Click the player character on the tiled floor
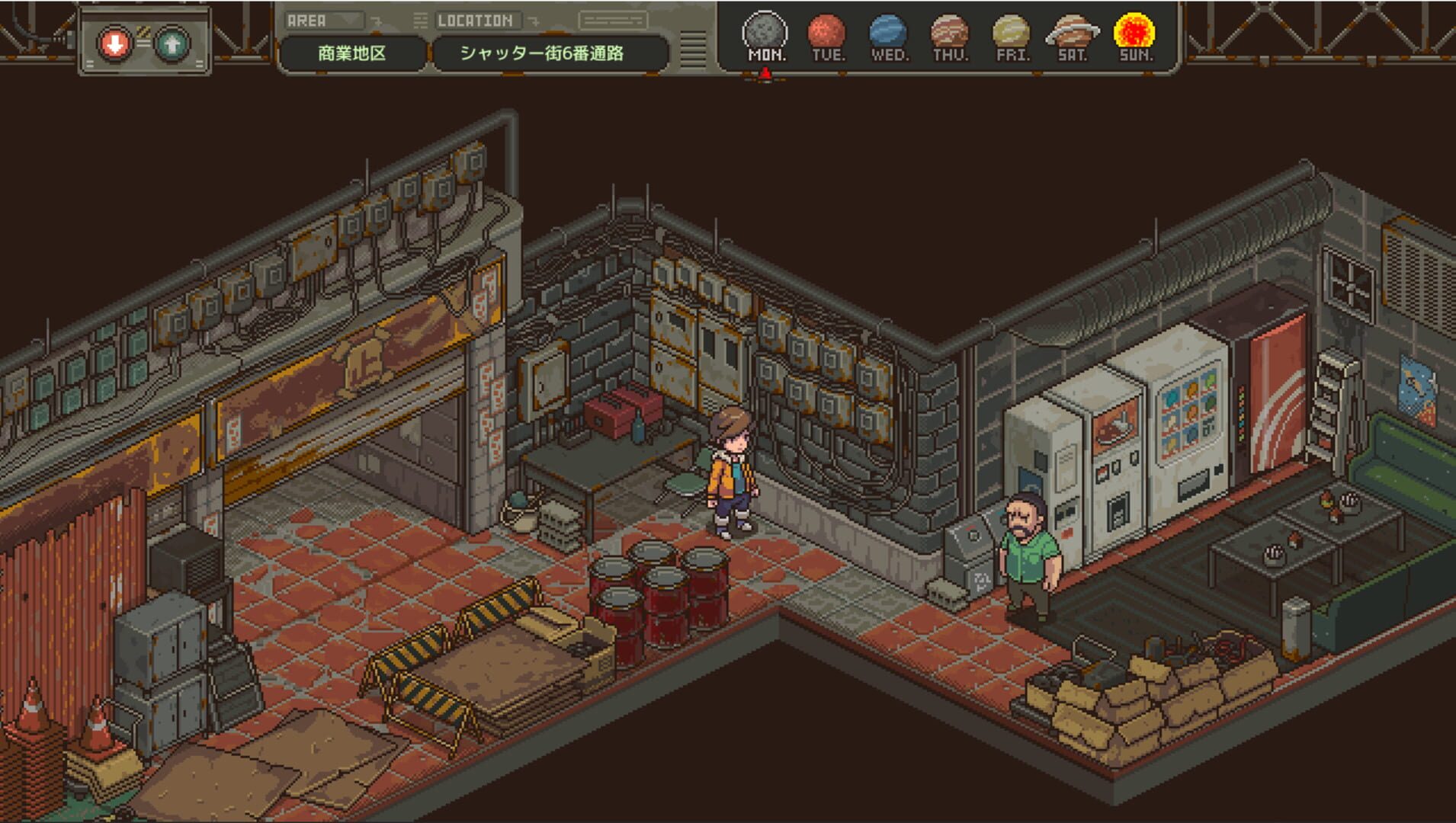This screenshot has width=1456, height=823. (730, 472)
